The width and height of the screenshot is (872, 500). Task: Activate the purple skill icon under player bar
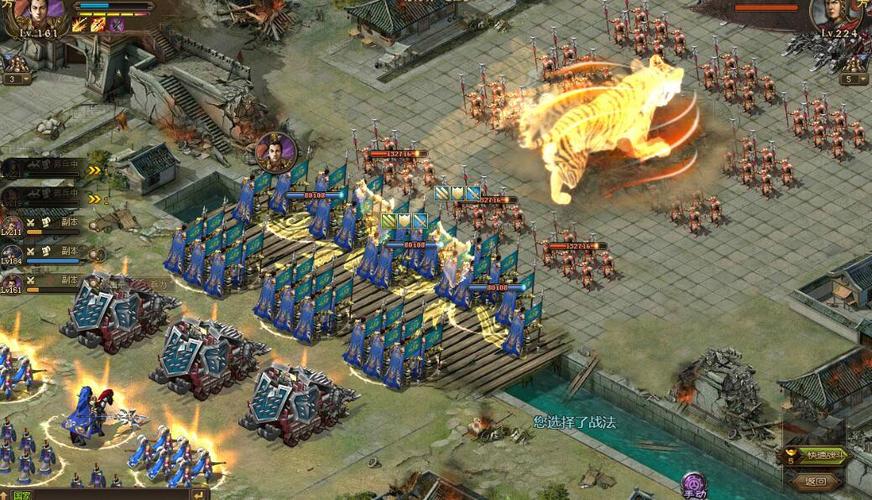point(117,25)
